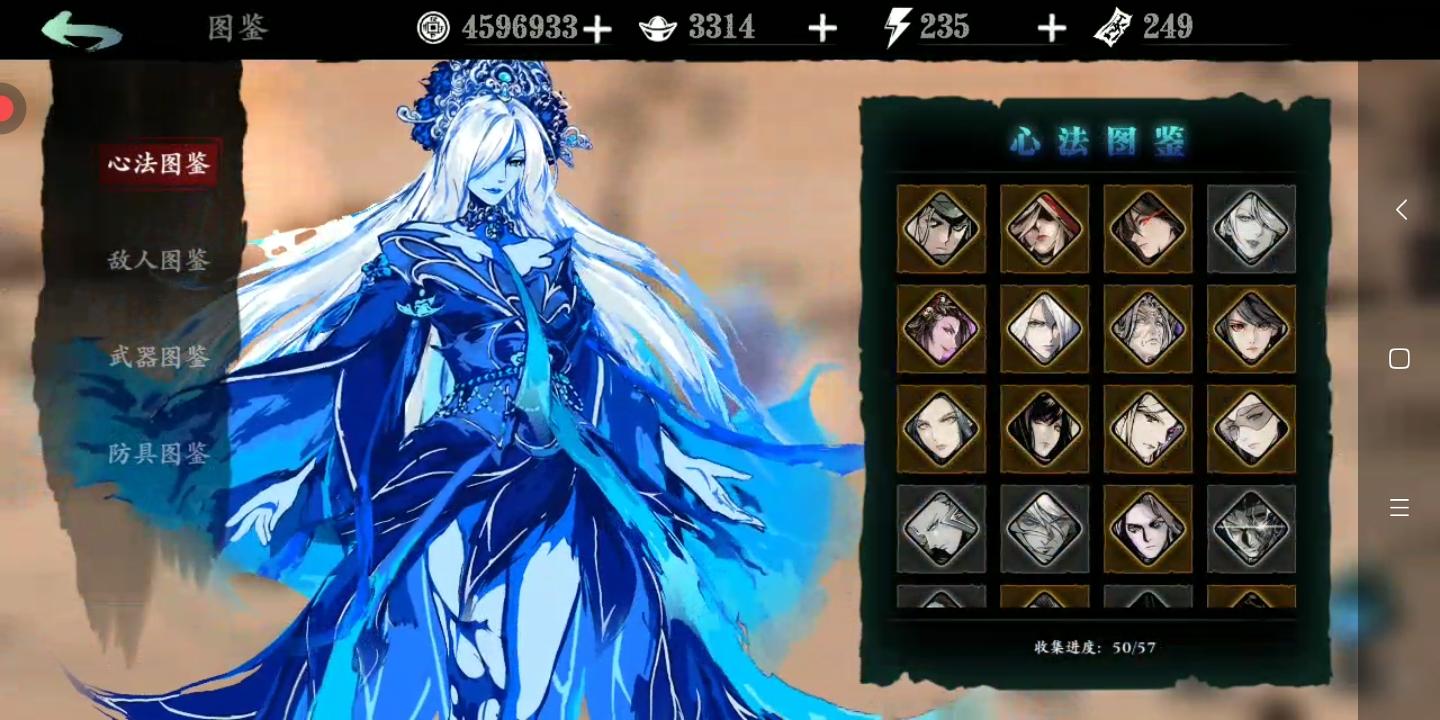Open the red-hooded character portrait in the codex

tap(1044, 228)
